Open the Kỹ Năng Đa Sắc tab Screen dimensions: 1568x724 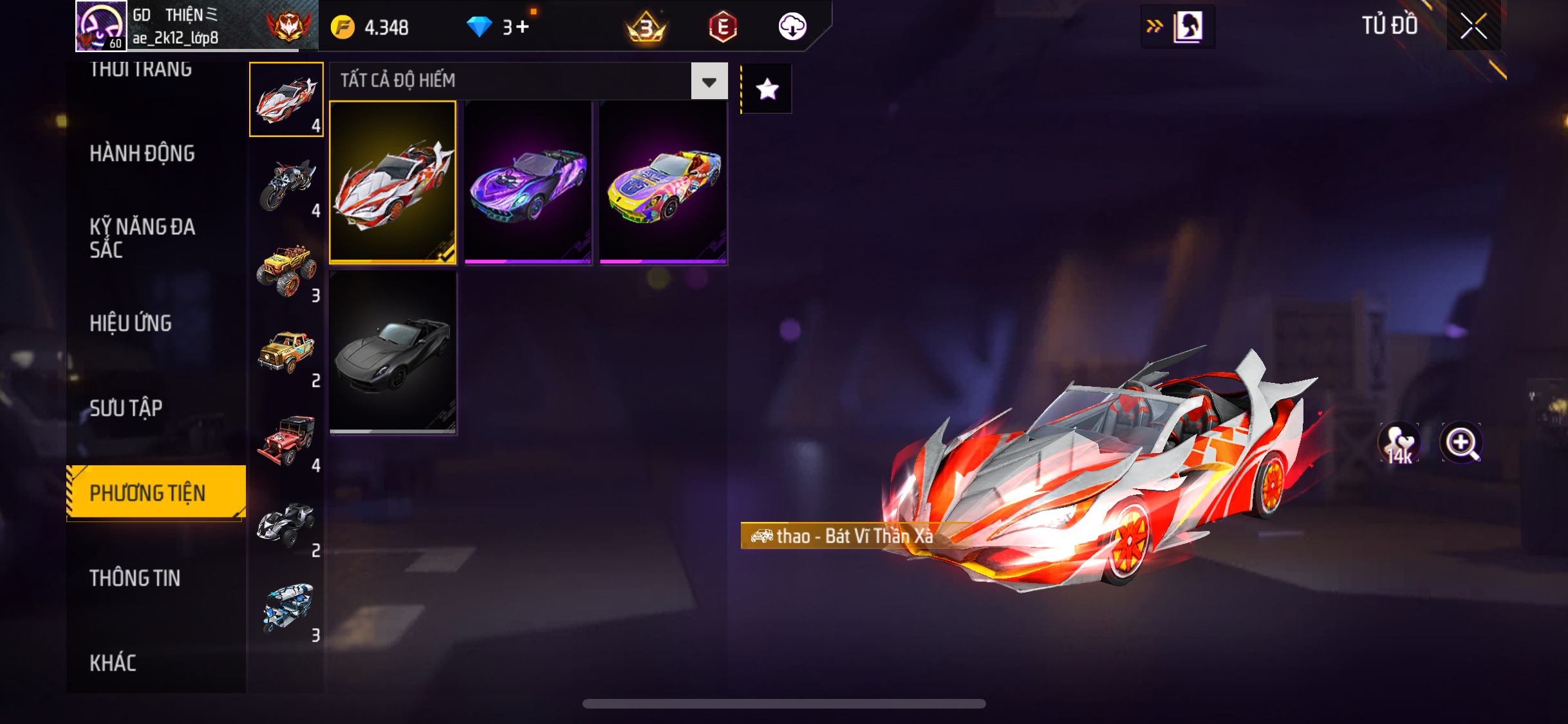click(x=142, y=237)
